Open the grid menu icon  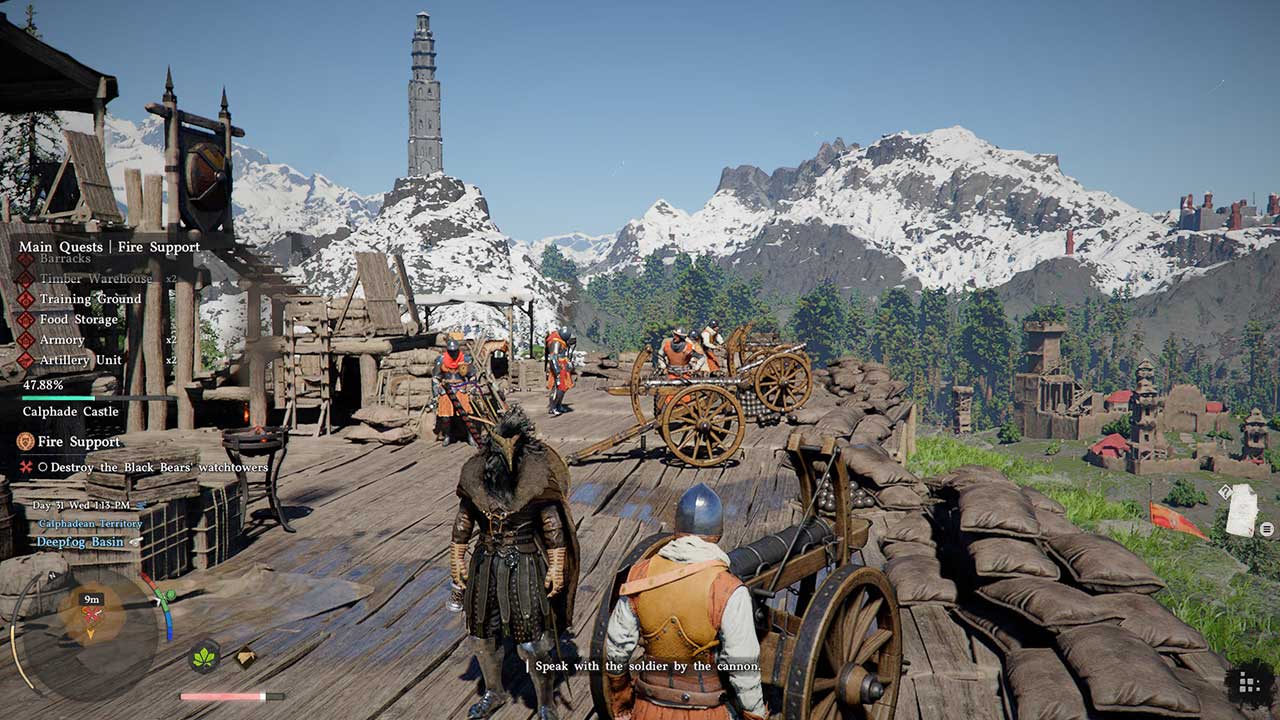(1248, 682)
